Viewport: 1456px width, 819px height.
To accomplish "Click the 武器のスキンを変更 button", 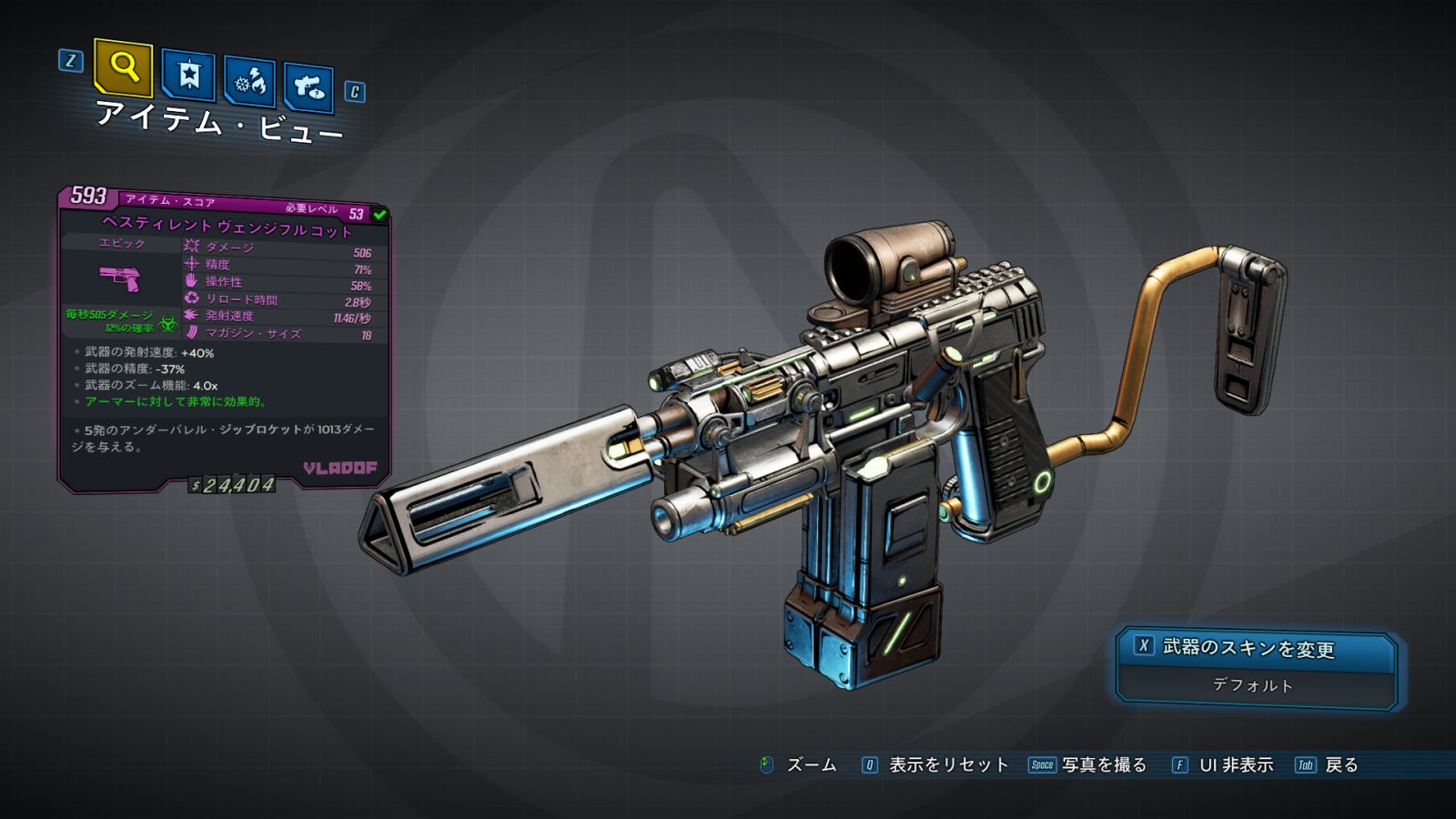I will 1257,649.
